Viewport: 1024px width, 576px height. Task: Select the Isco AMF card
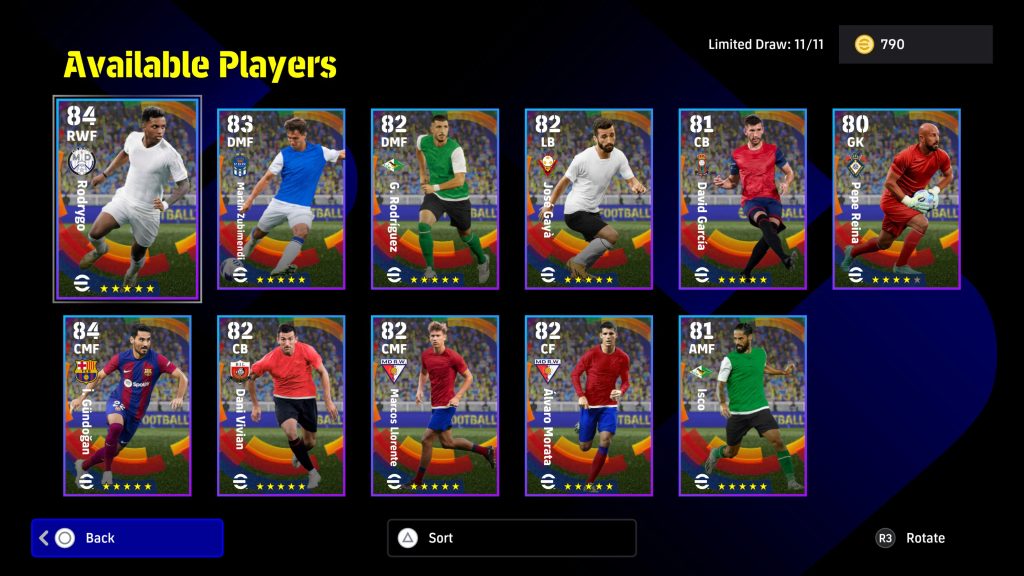point(743,405)
